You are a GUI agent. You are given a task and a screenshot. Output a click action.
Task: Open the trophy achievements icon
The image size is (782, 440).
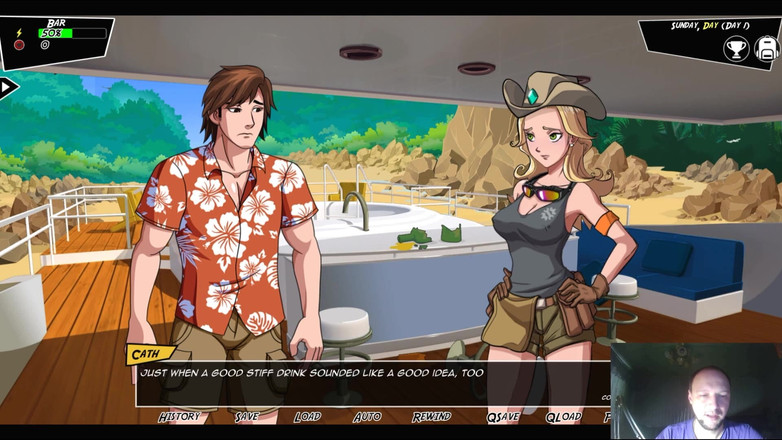[x=736, y=47]
